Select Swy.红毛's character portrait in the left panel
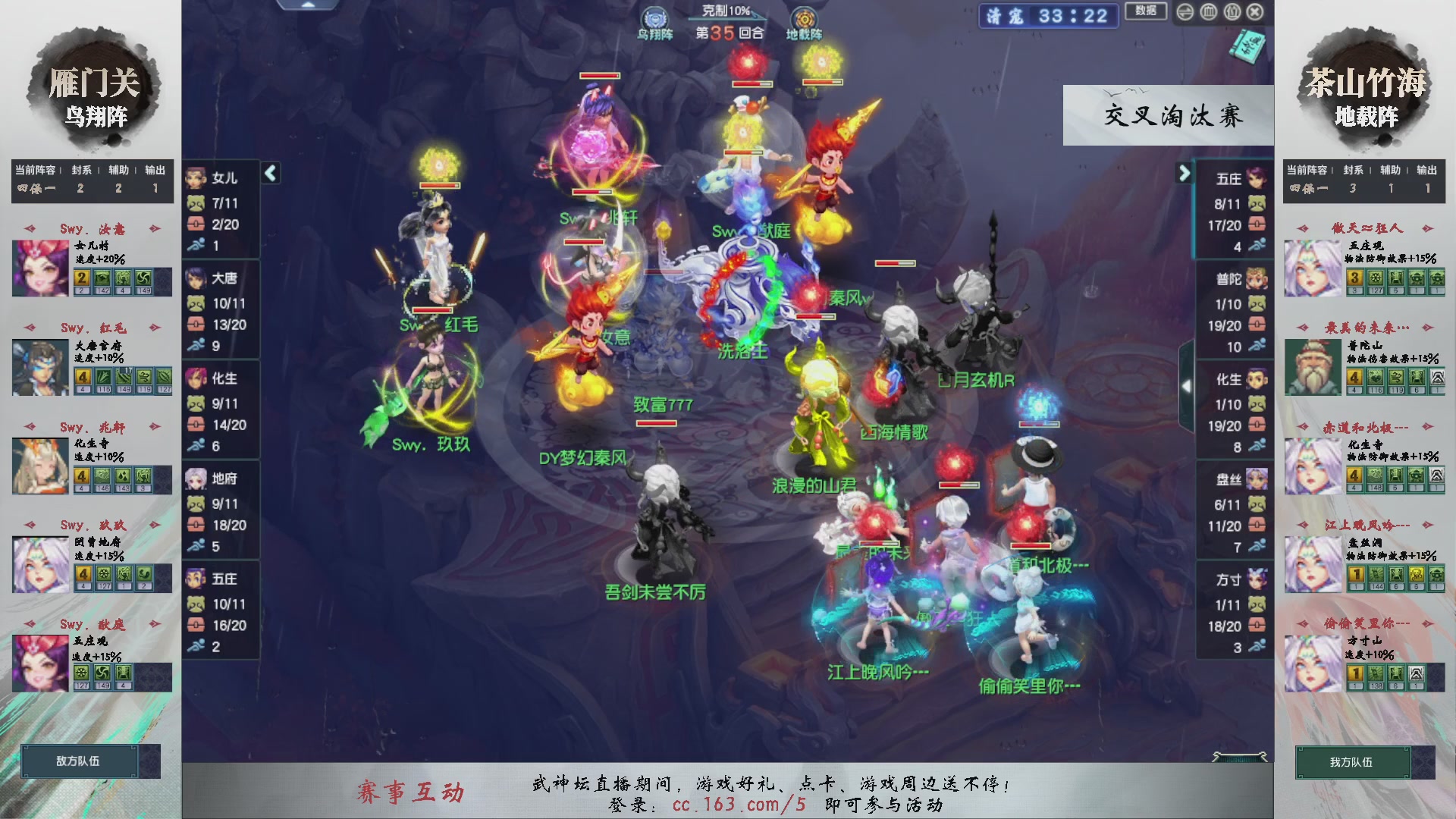Viewport: 1456px width, 819px height. [x=39, y=367]
